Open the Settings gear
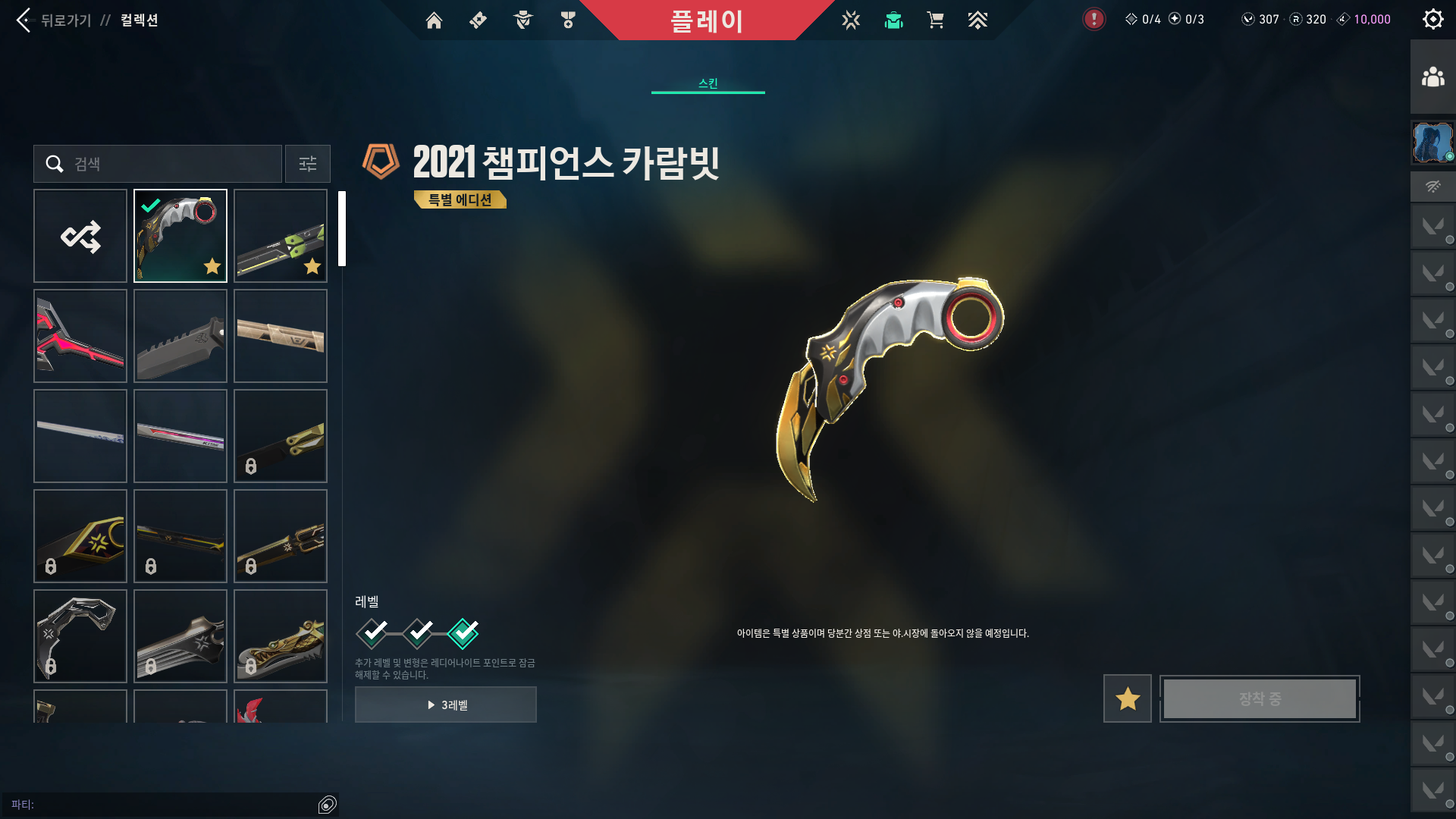 tap(1432, 19)
